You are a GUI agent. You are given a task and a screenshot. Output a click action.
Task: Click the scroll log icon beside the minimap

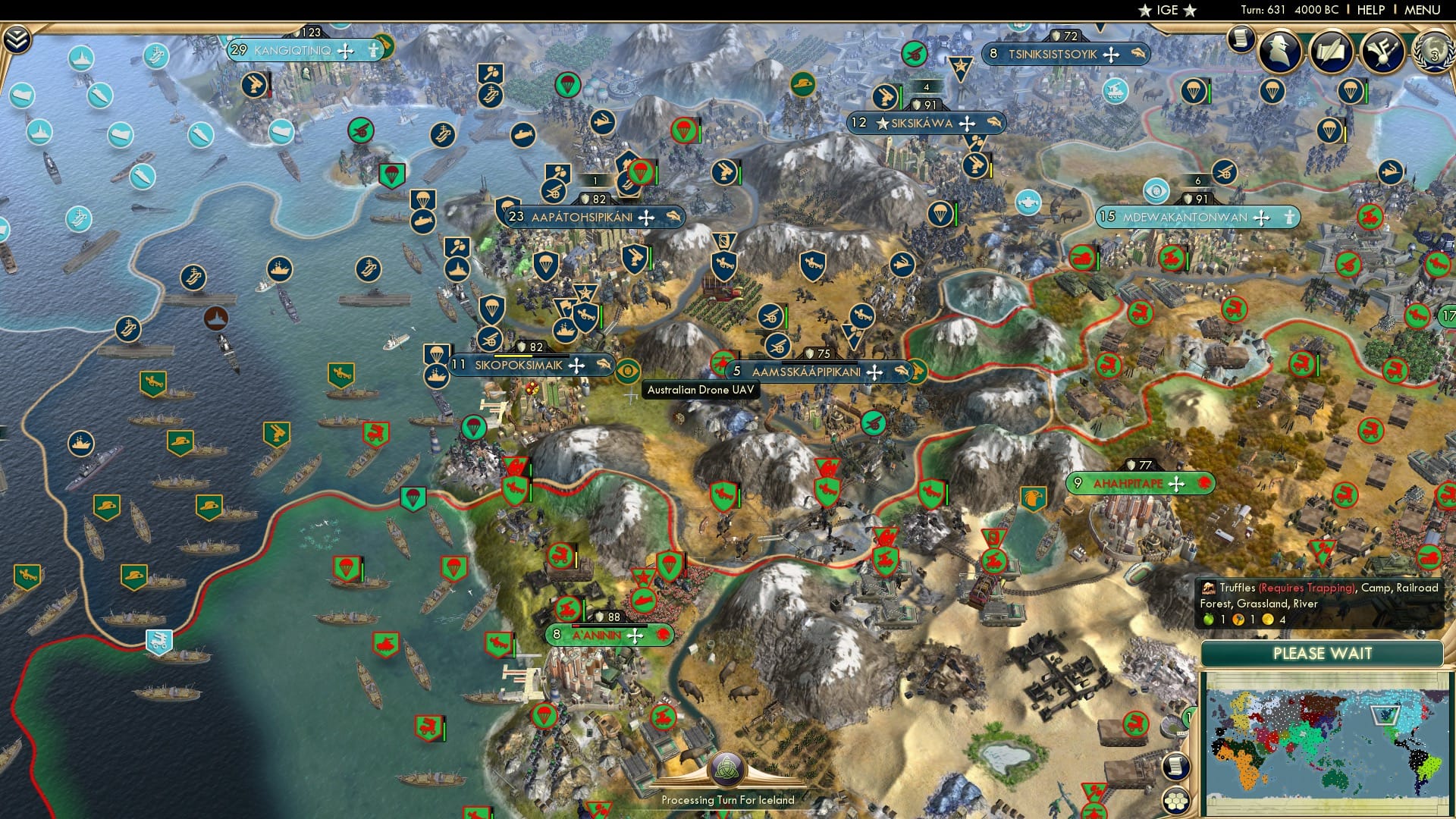[1176, 767]
